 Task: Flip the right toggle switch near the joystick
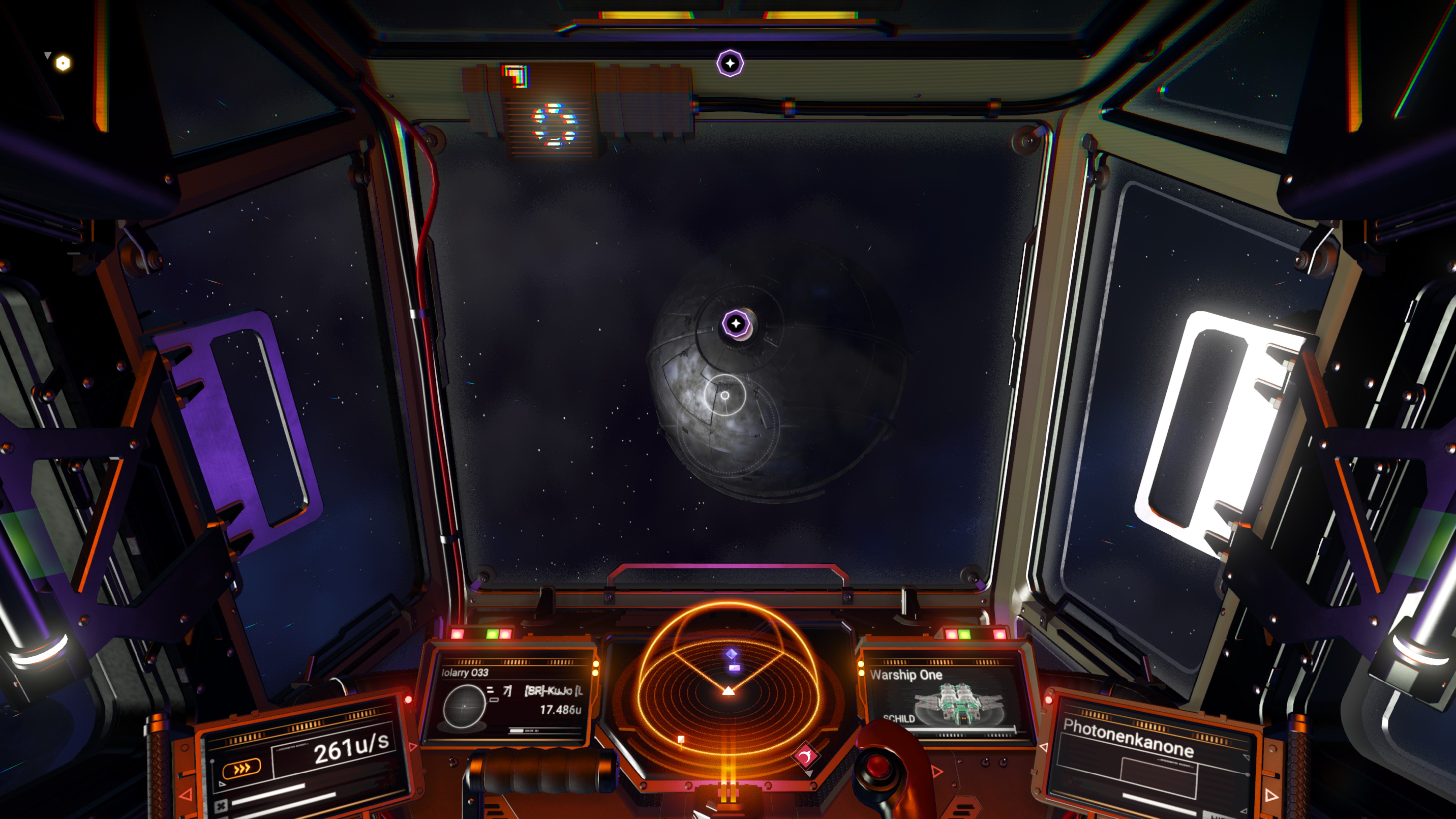click(x=1003, y=761)
